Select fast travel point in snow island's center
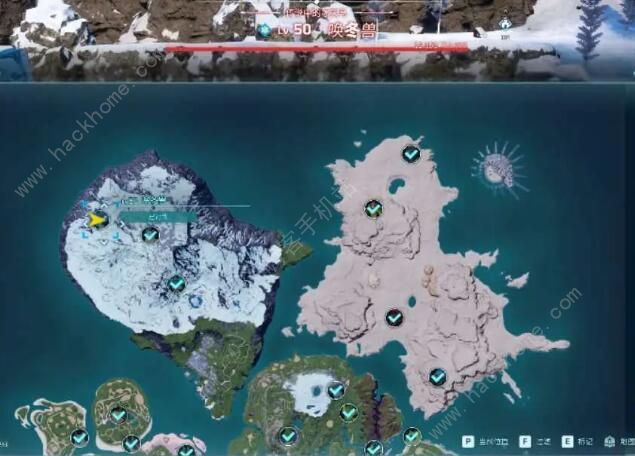 177,284
